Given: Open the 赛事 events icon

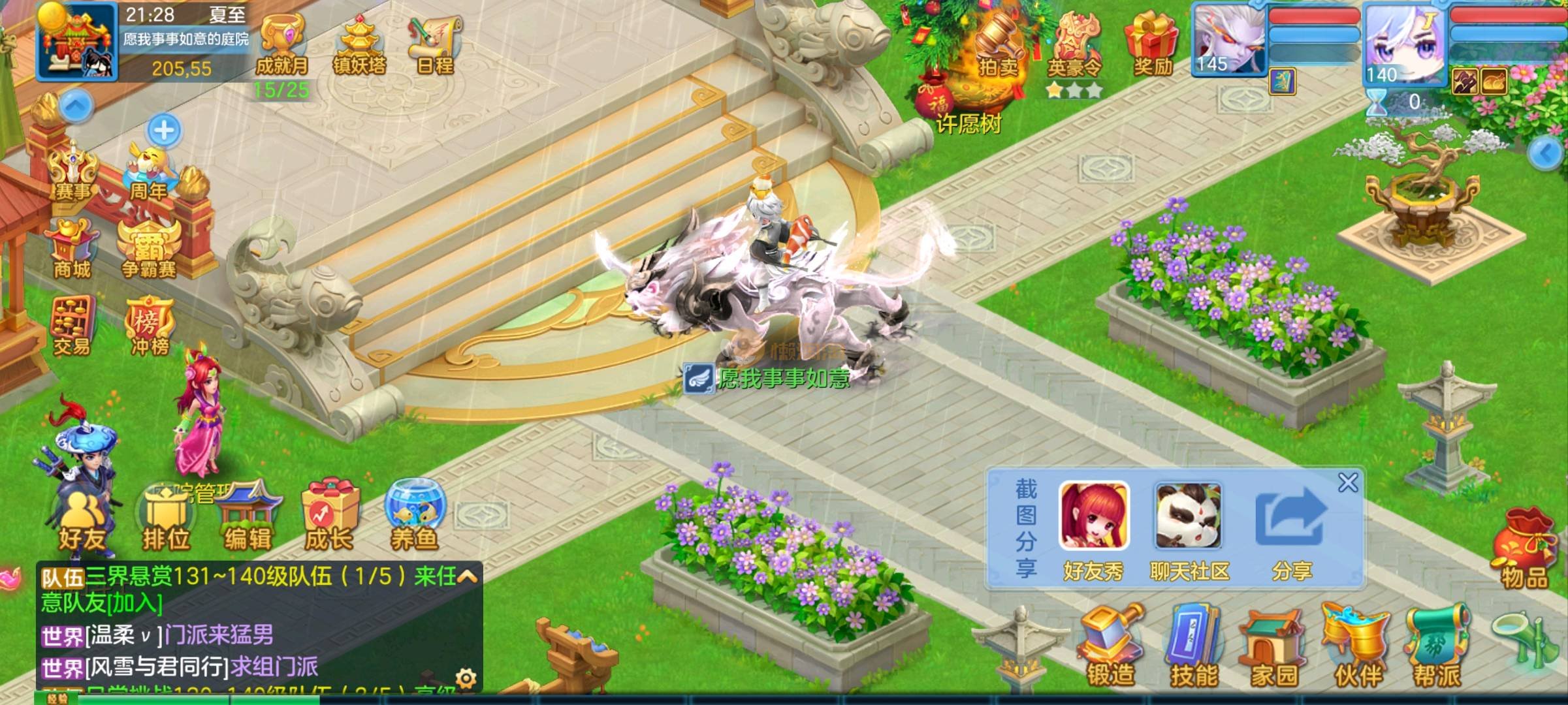Looking at the screenshot, I should click(73, 171).
